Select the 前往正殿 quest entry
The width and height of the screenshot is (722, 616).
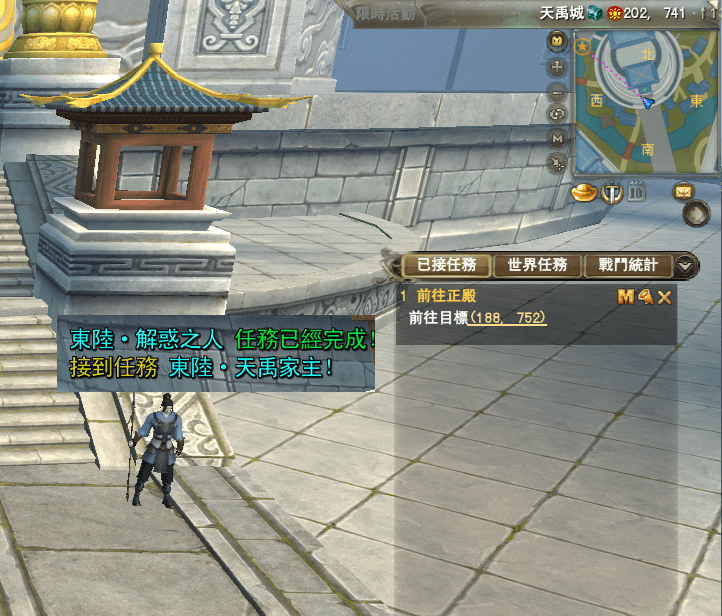coord(438,296)
